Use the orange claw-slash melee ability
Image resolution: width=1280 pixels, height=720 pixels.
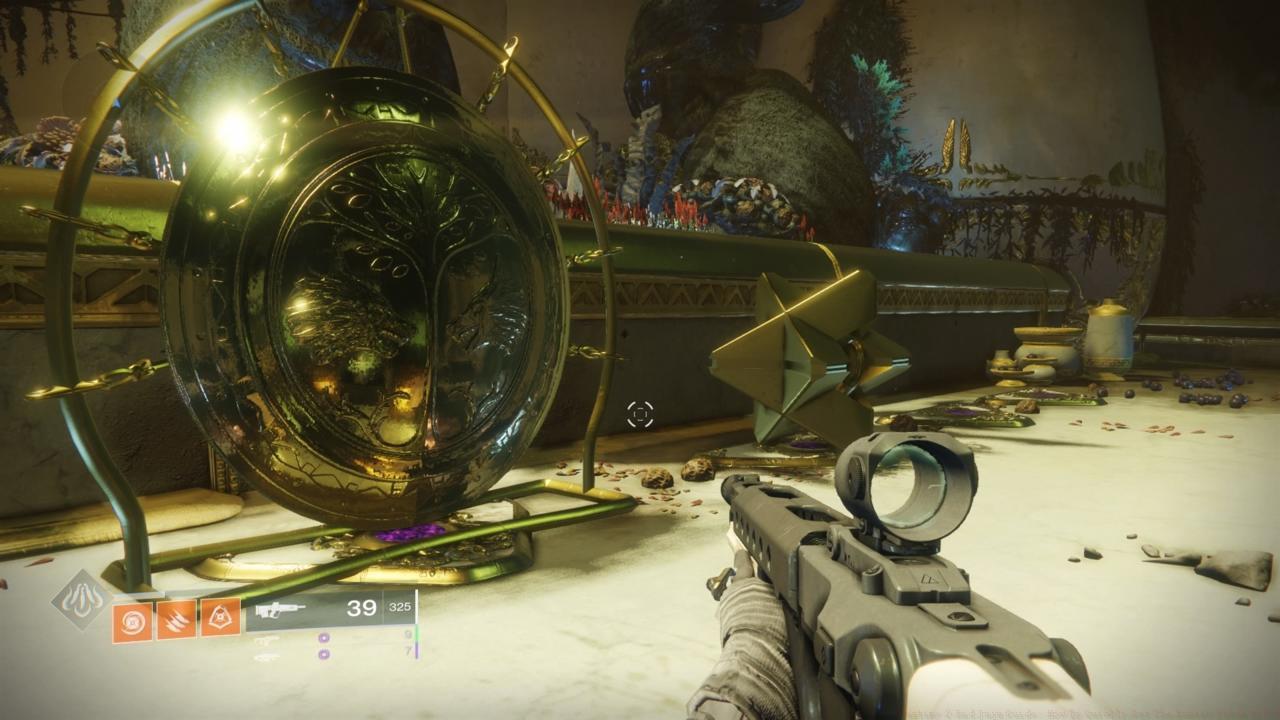coord(176,620)
